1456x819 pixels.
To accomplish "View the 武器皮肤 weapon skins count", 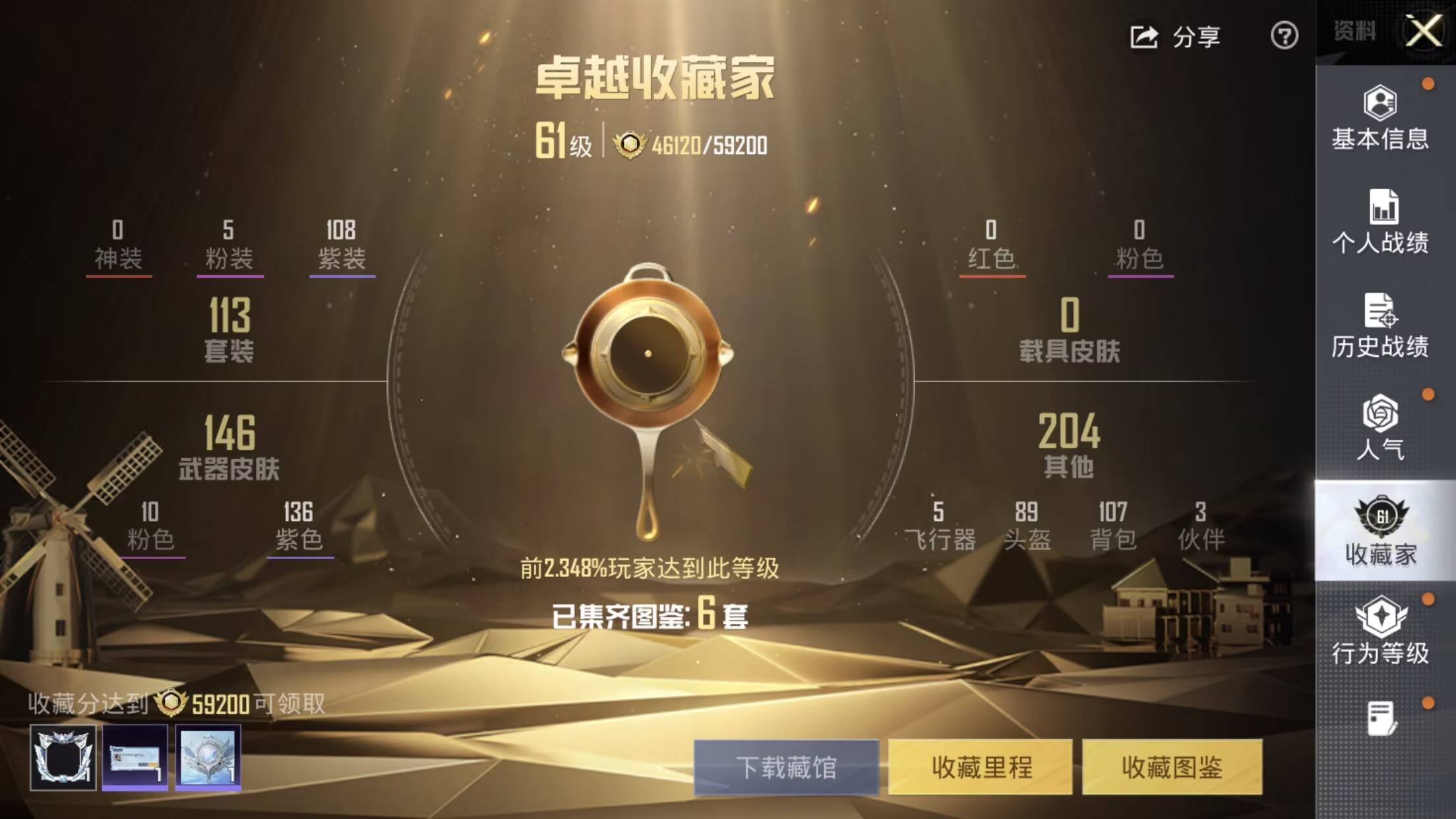I will (229, 446).
